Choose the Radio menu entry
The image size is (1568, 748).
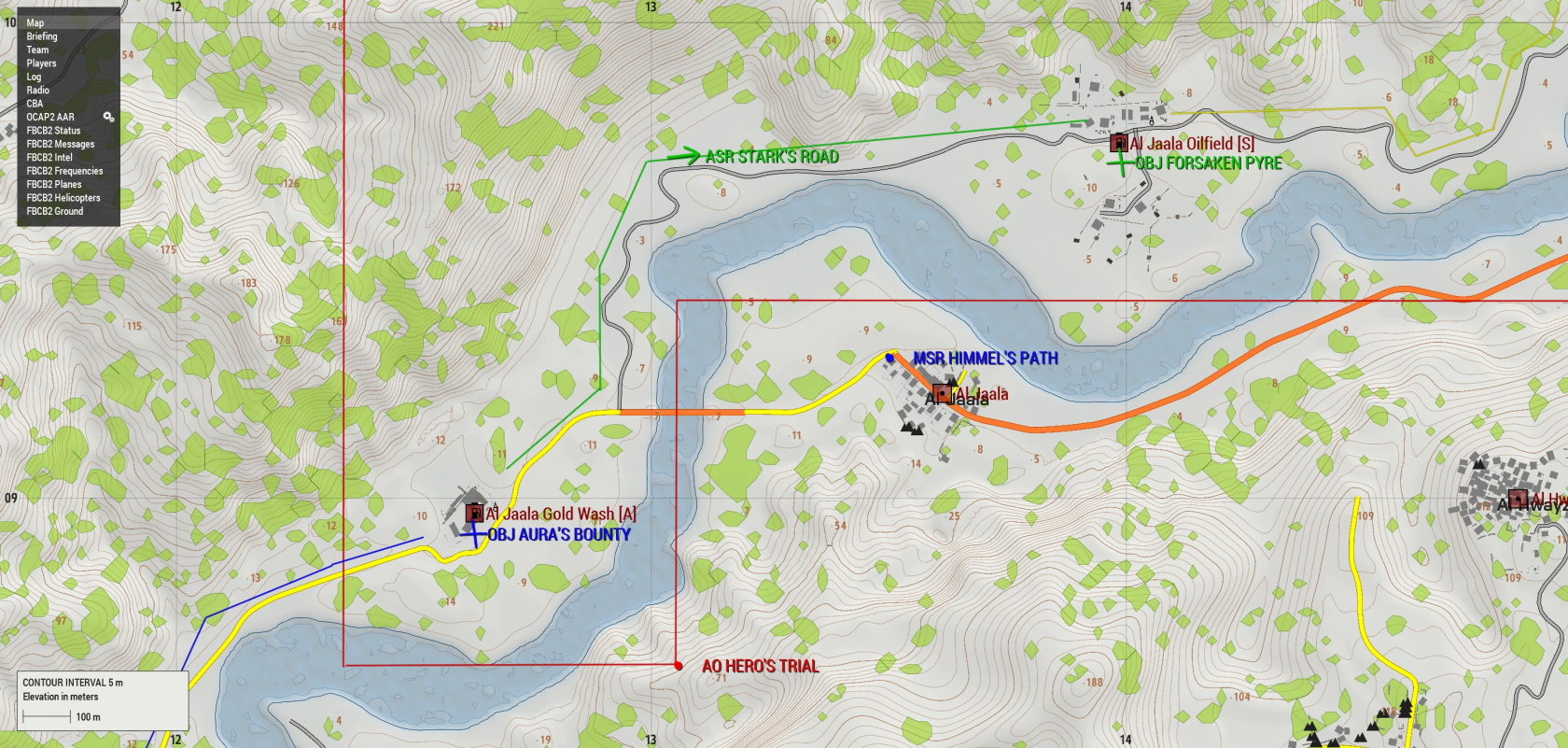38,91
